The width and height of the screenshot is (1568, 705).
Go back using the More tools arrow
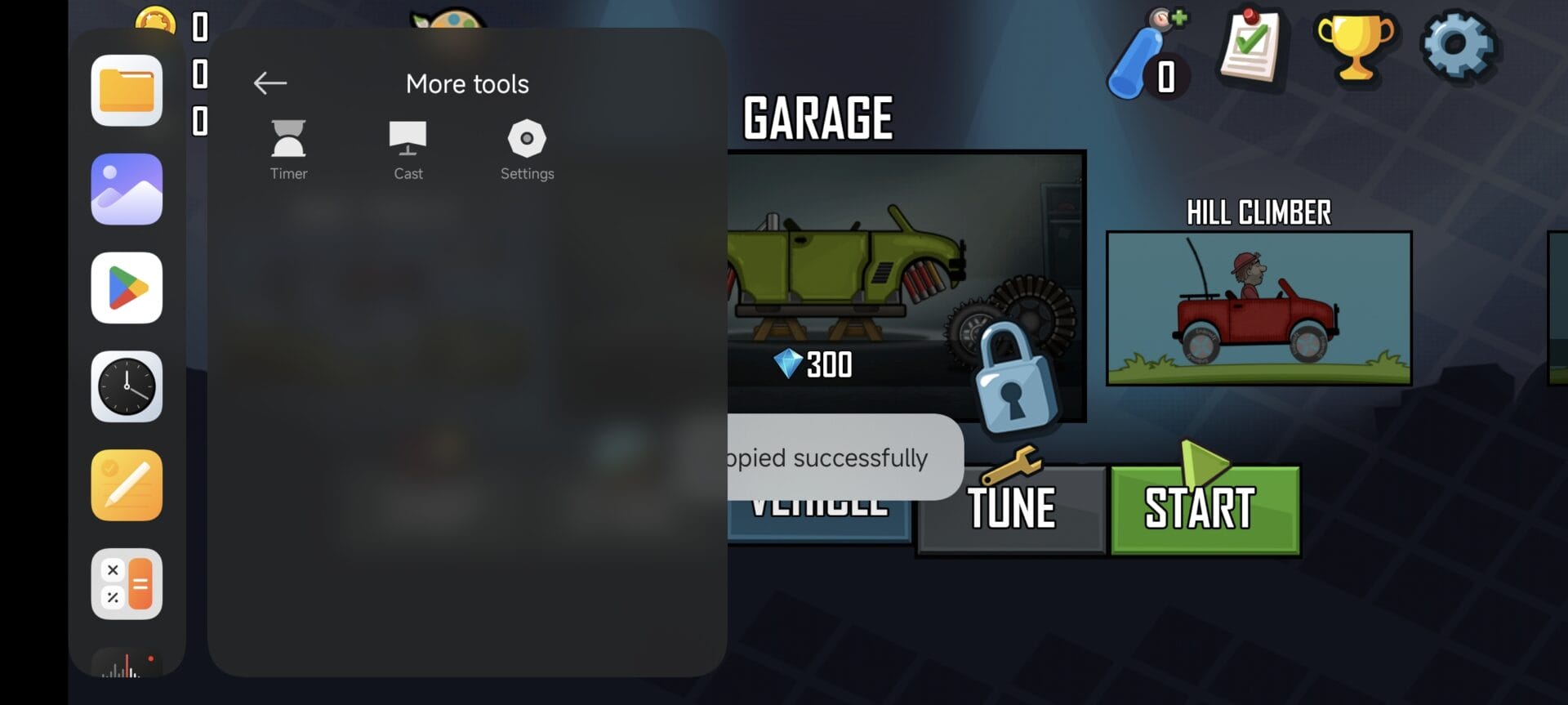pos(269,83)
